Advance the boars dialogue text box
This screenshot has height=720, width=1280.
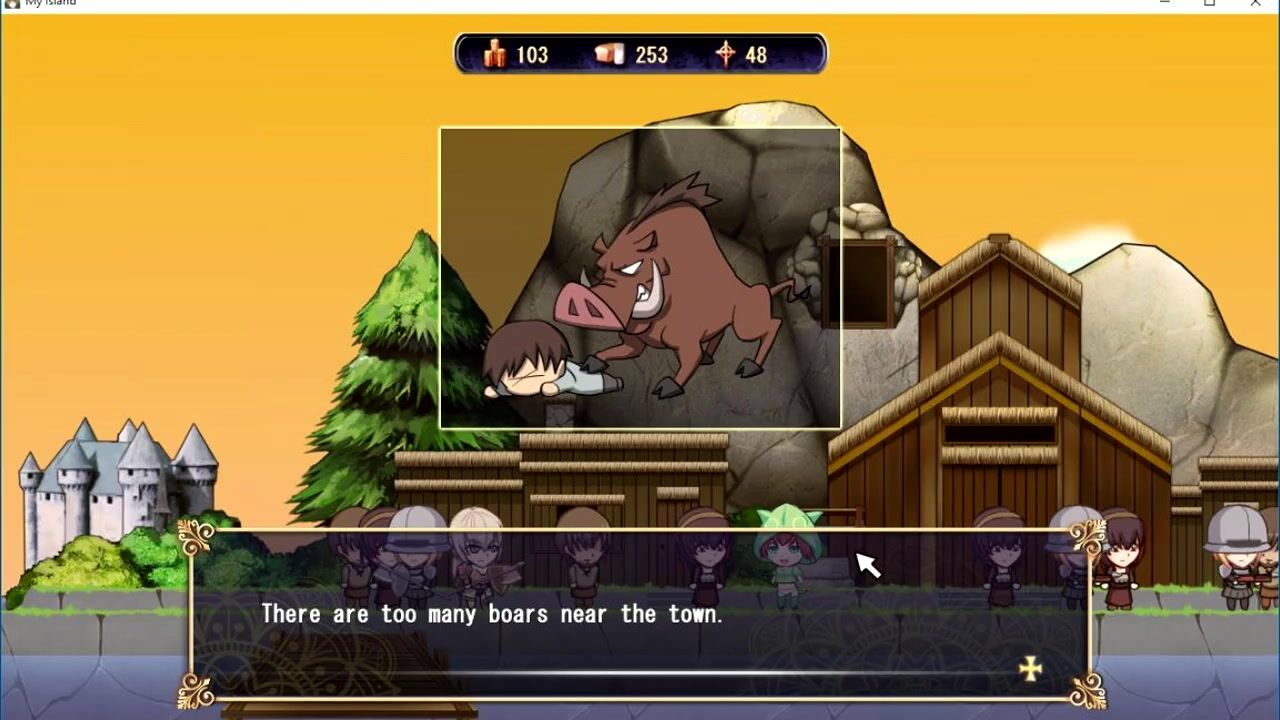640,614
